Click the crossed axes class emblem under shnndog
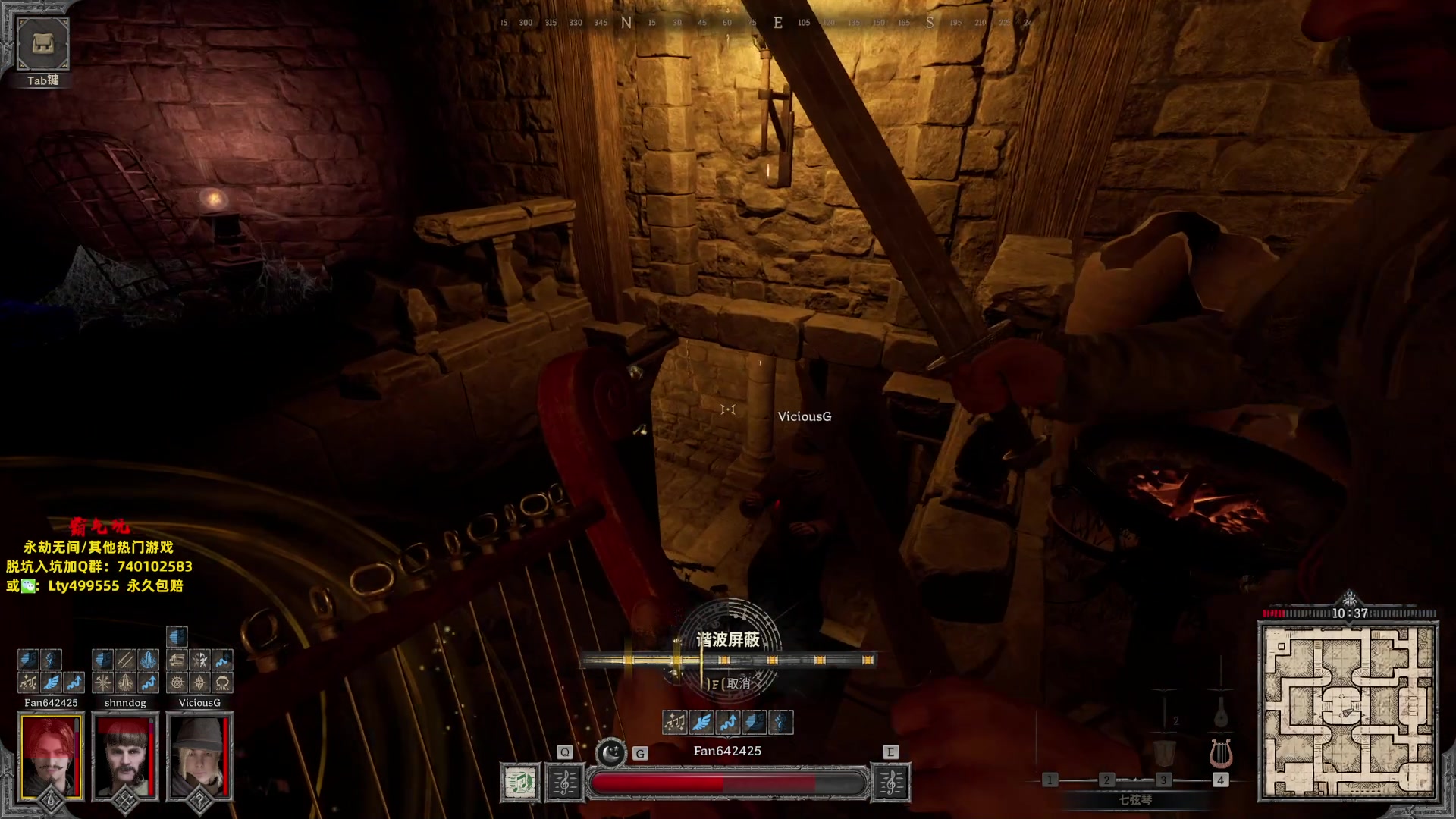Screen dimensions: 1456x819 (125, 801)
